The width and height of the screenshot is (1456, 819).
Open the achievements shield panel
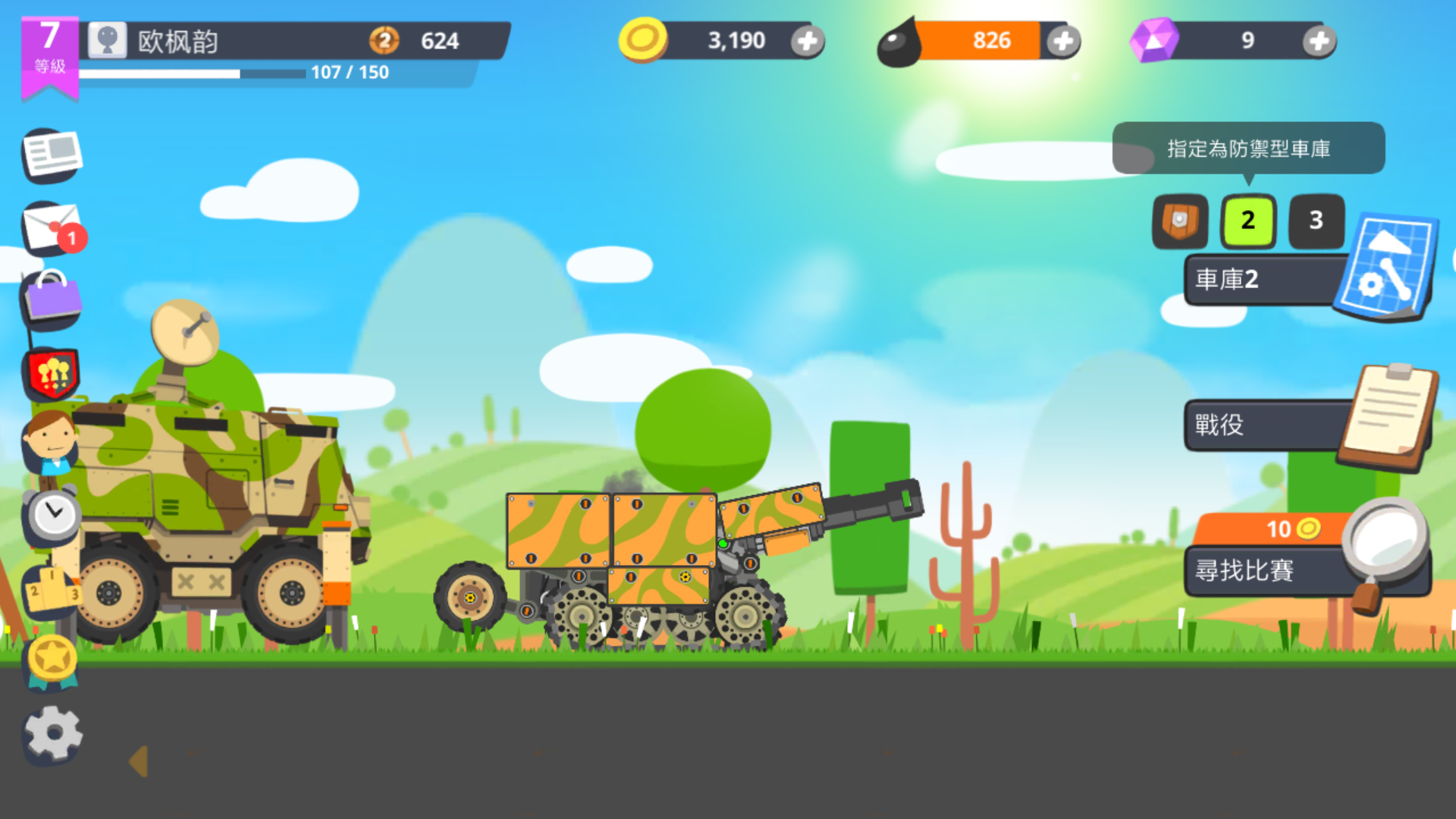[x=51, y=372]
